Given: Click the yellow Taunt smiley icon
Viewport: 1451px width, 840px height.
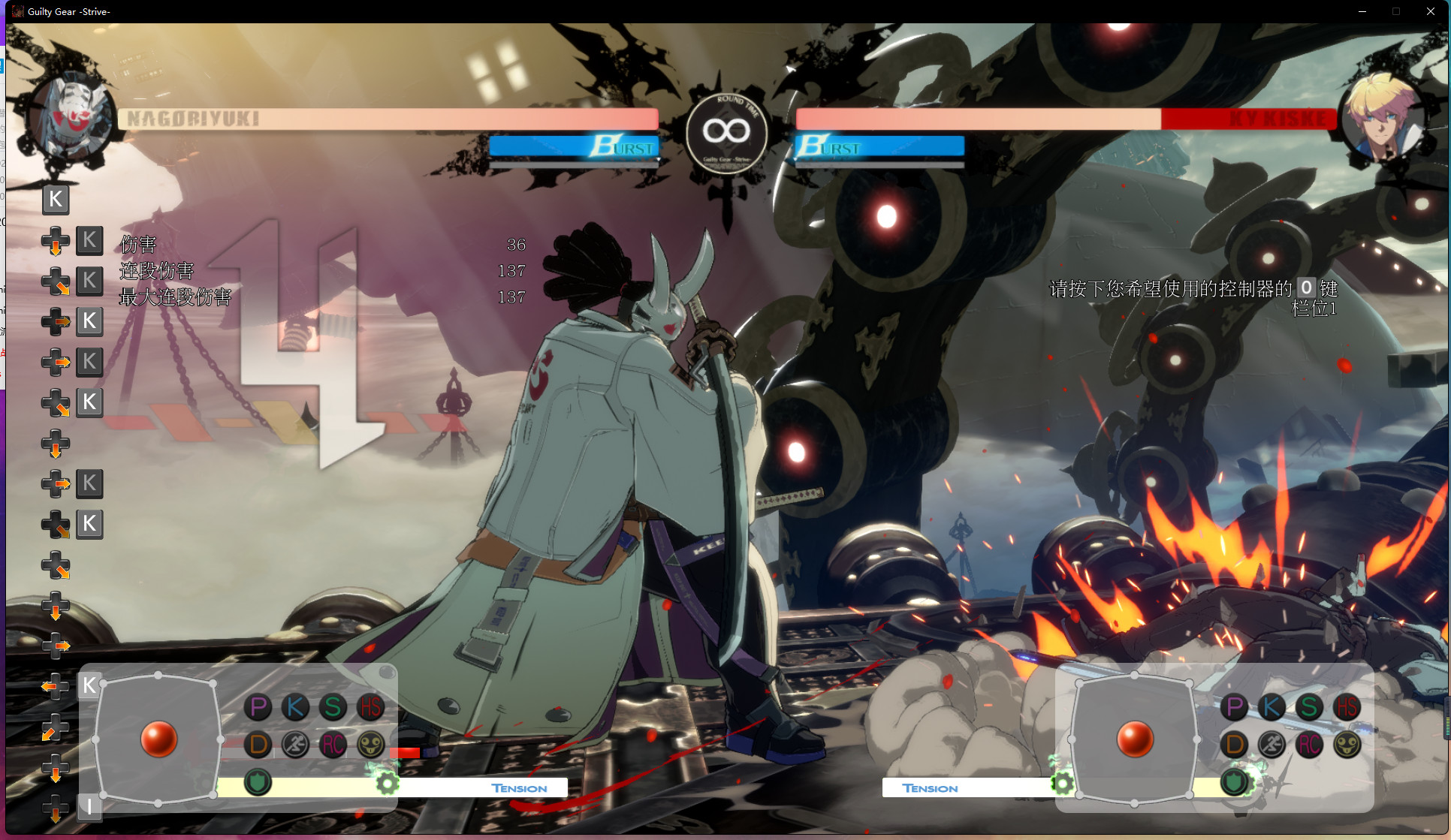Looking at the screenshot, I should [x=370, y=745].
